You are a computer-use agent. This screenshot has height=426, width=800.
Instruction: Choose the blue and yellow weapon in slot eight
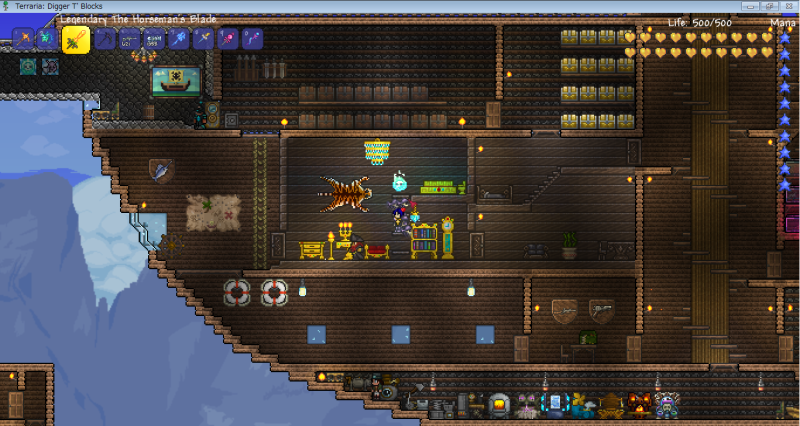[204, 40]
